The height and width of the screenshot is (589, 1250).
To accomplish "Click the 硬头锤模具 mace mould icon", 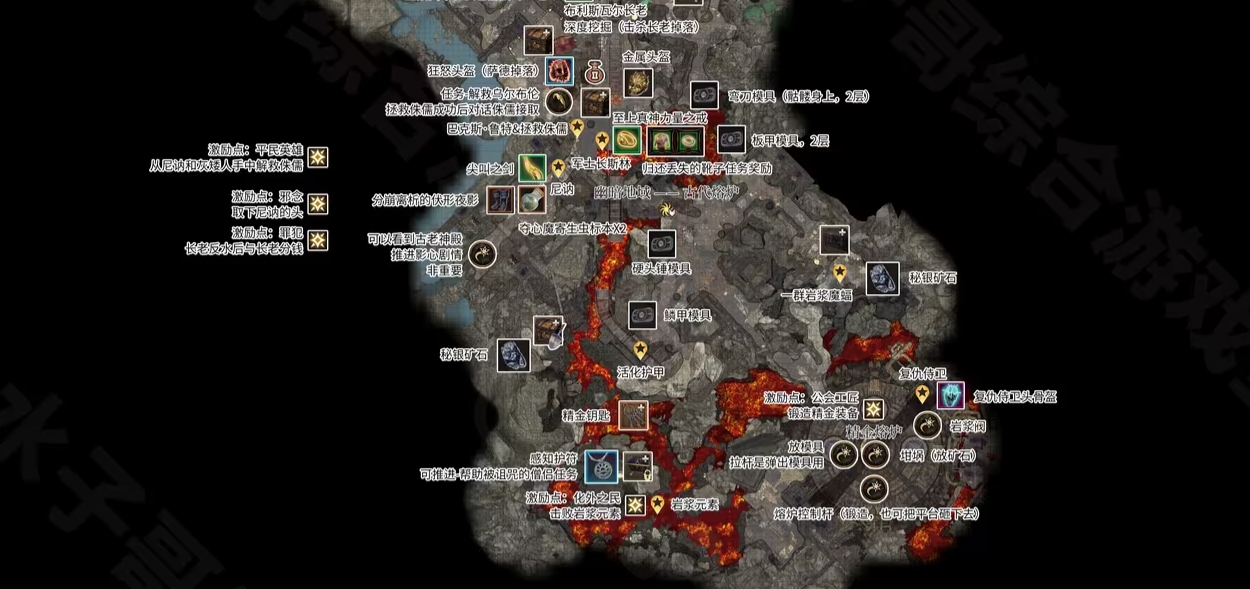I will [661, 244].
